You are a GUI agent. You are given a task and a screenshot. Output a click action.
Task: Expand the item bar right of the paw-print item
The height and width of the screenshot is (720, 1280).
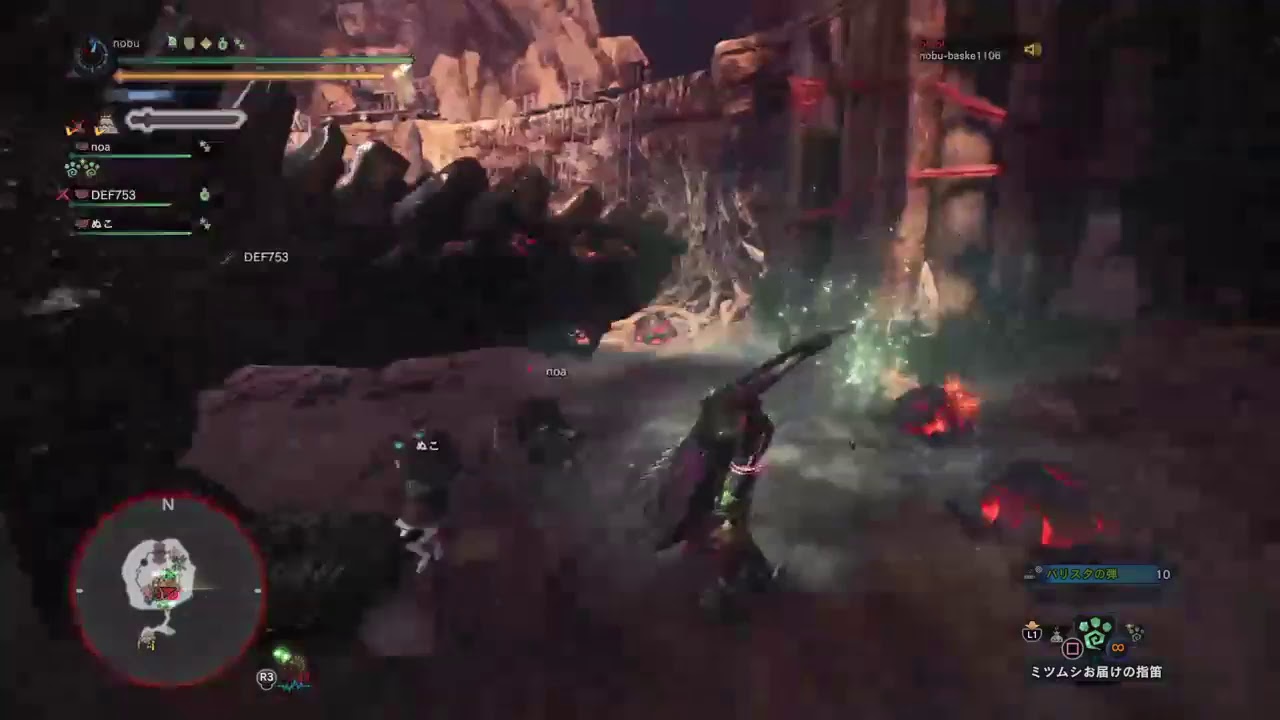click(1134, 633)
